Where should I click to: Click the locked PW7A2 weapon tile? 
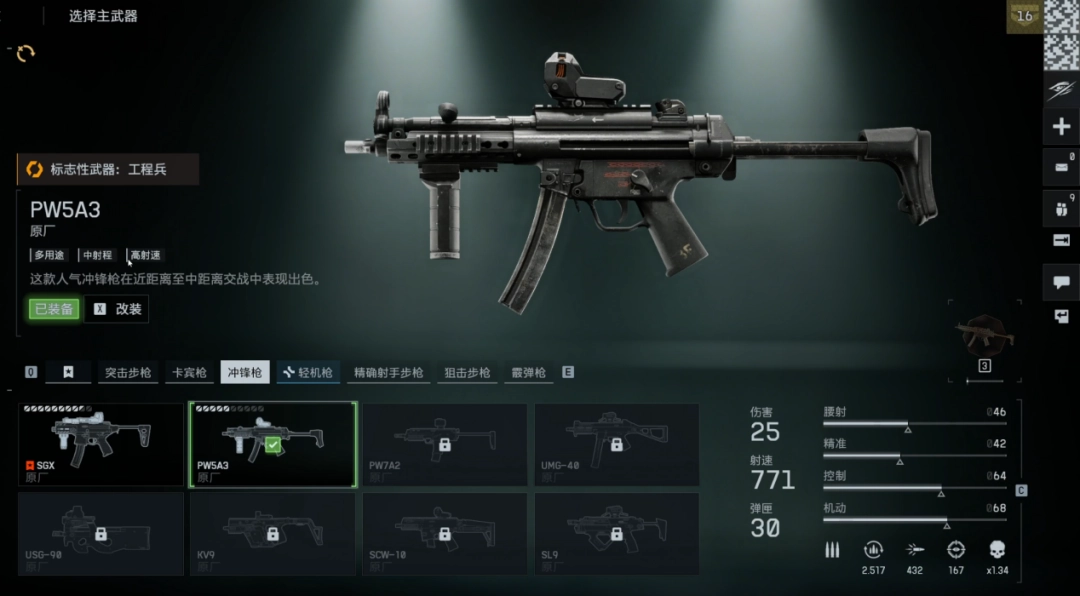(x=444, y=444)
